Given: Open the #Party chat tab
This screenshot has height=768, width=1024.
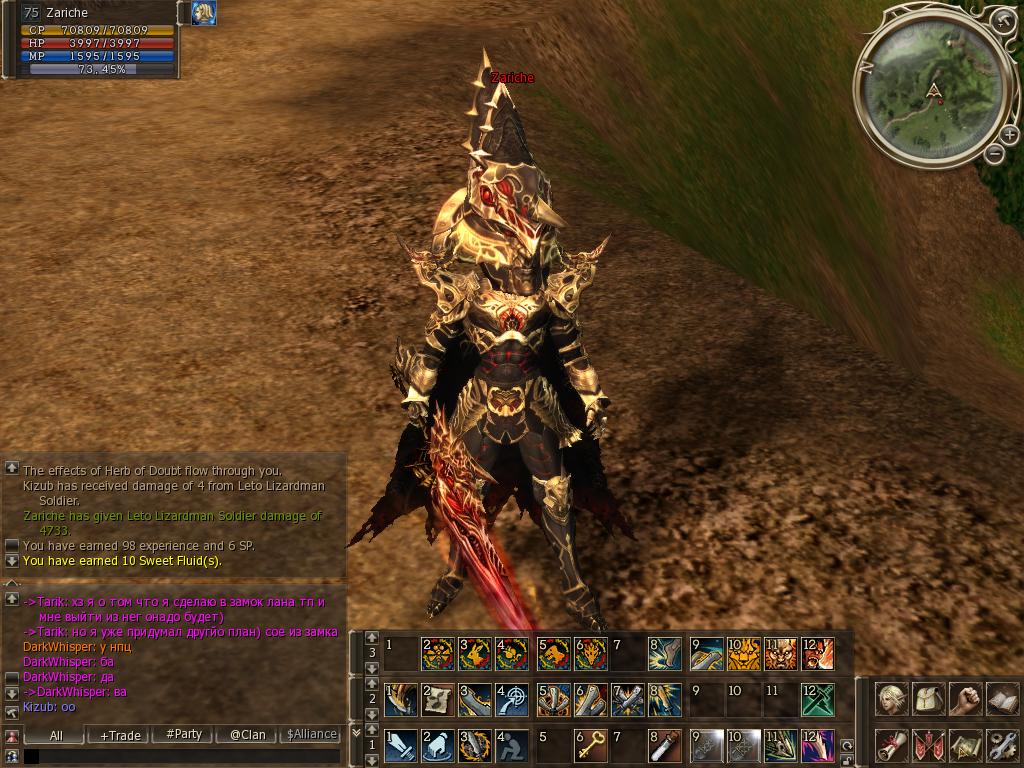Looking at the screenshot, I should 184,734.
